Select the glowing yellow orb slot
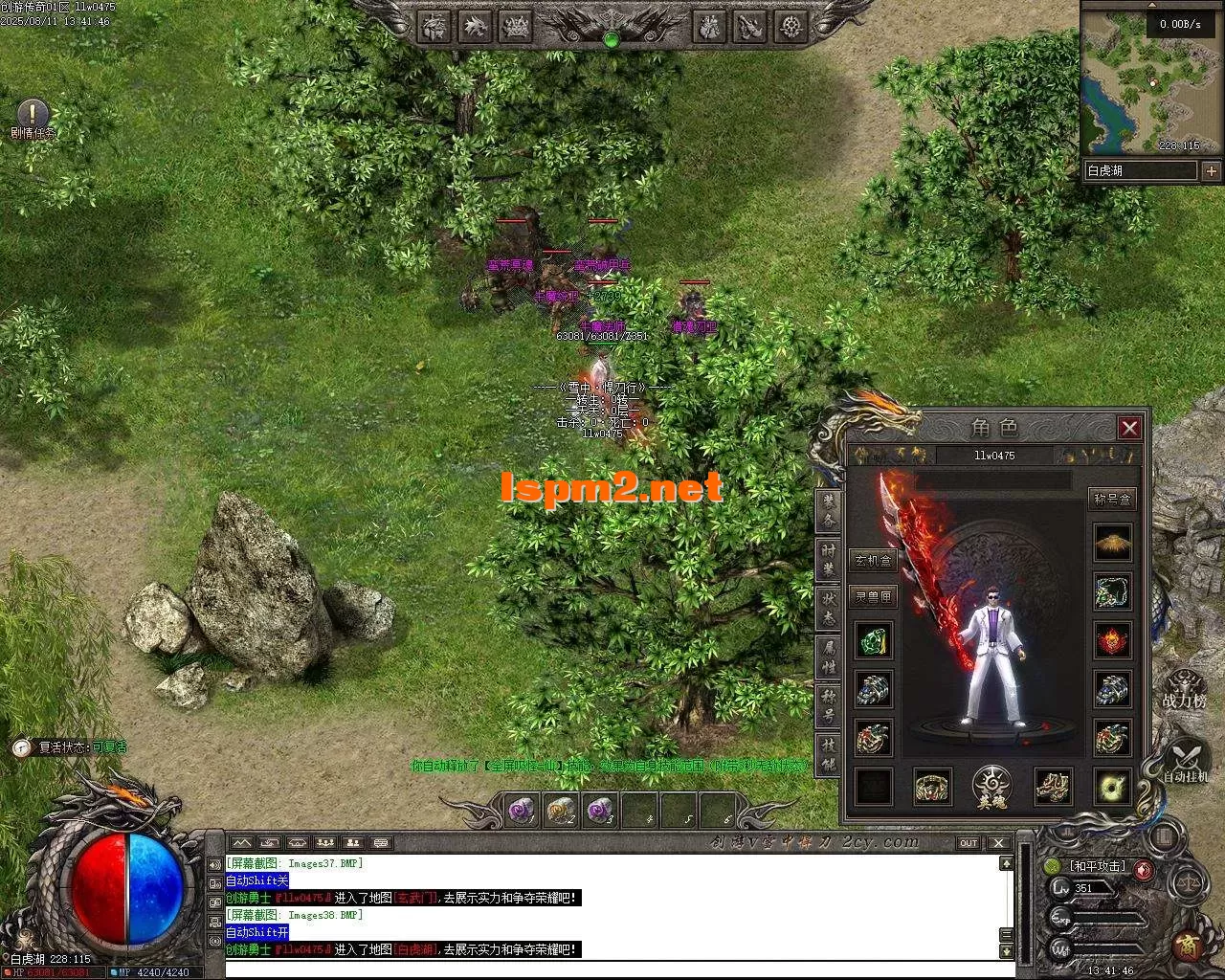1225x980 pixels. tap(1113, 787)
